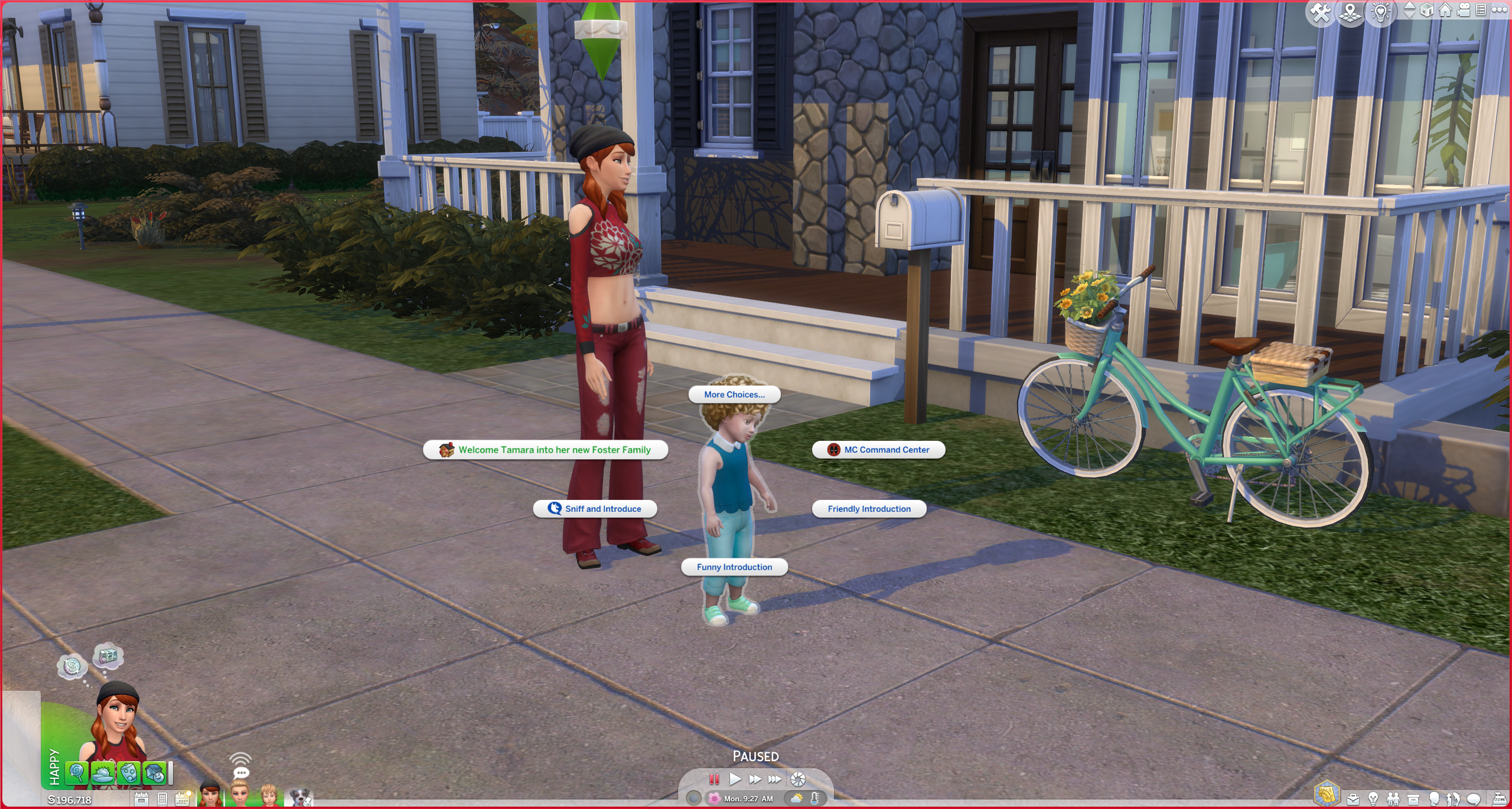
Task: Open Manage Worlds via the map pin icon
Action: [1351, 12]
